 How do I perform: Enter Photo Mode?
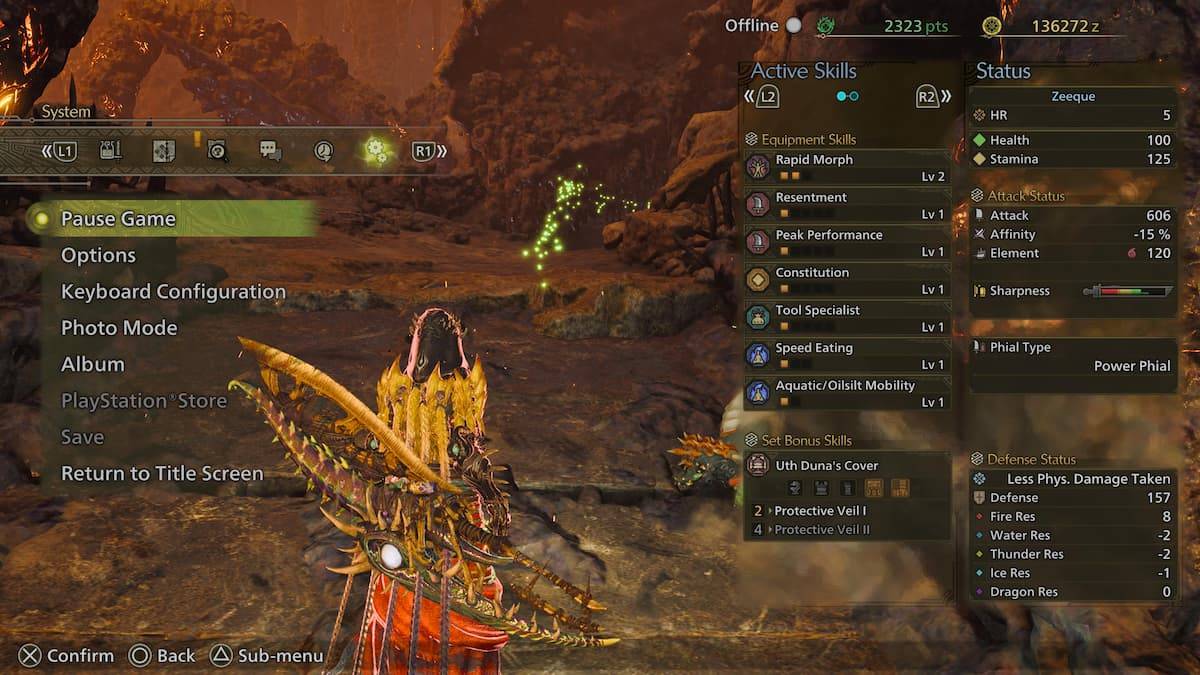coord(119,328)
